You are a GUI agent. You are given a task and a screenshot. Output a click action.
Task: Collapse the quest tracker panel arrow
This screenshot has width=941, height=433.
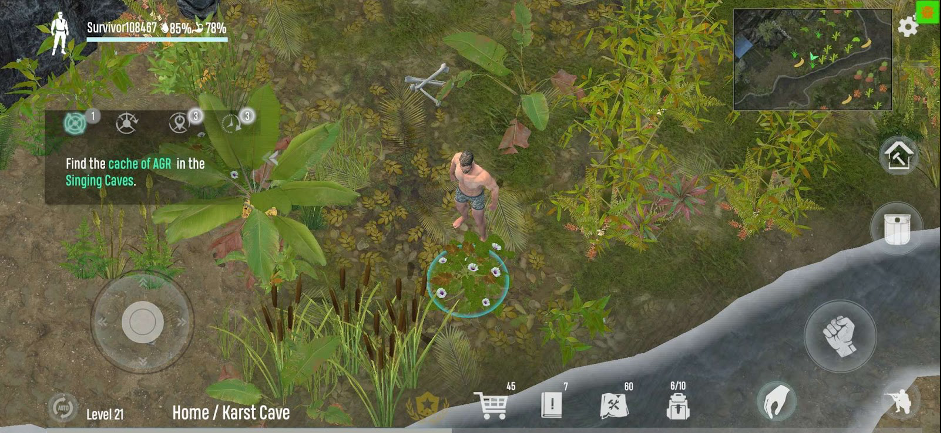(x=270, y=157)
